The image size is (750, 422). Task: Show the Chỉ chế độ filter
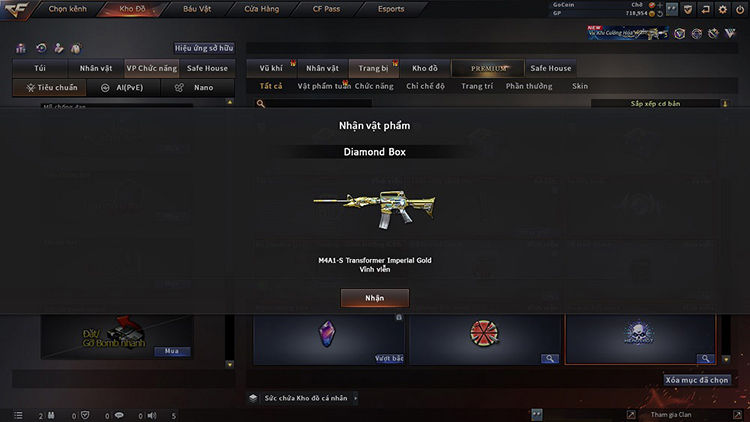click(427, 86)
